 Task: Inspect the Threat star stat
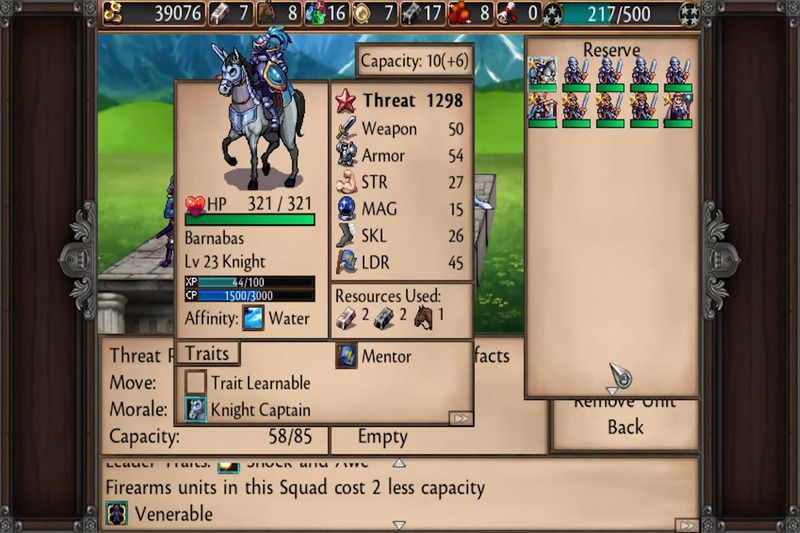pos(346,101)
